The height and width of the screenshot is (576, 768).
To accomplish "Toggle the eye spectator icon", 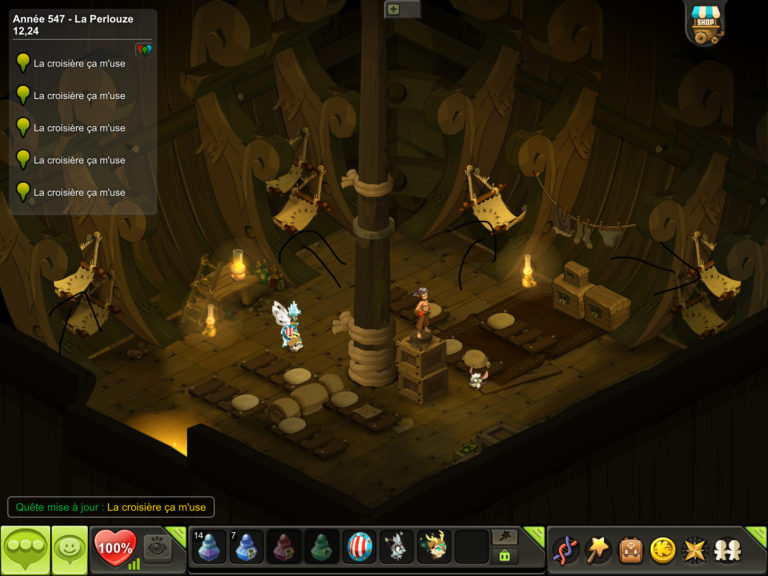I will click(x=156, y=546).
